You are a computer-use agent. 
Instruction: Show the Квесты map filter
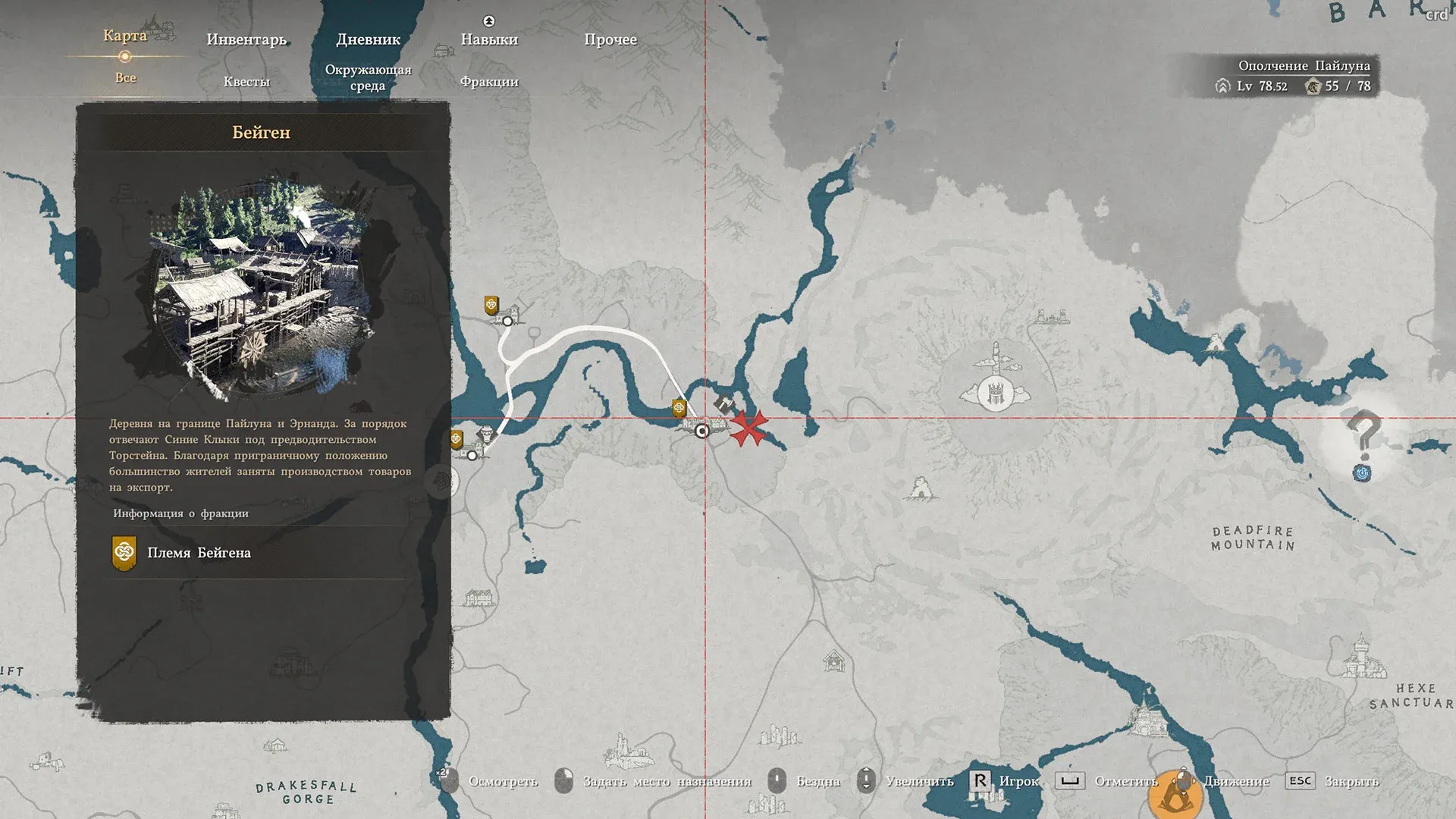(246, 82)
